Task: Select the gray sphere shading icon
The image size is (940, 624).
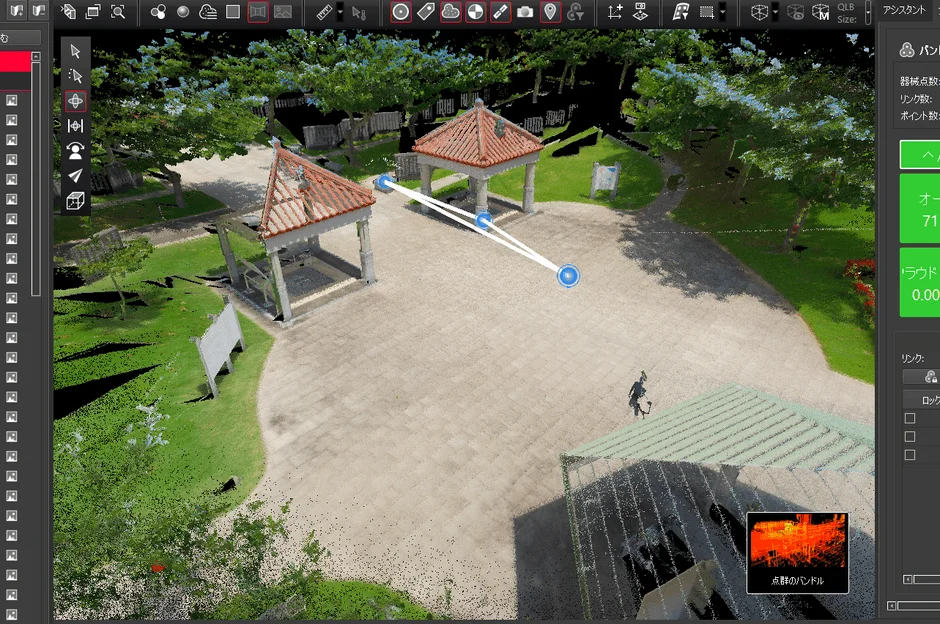Action: pyautogui.click(x=183, y=12)
